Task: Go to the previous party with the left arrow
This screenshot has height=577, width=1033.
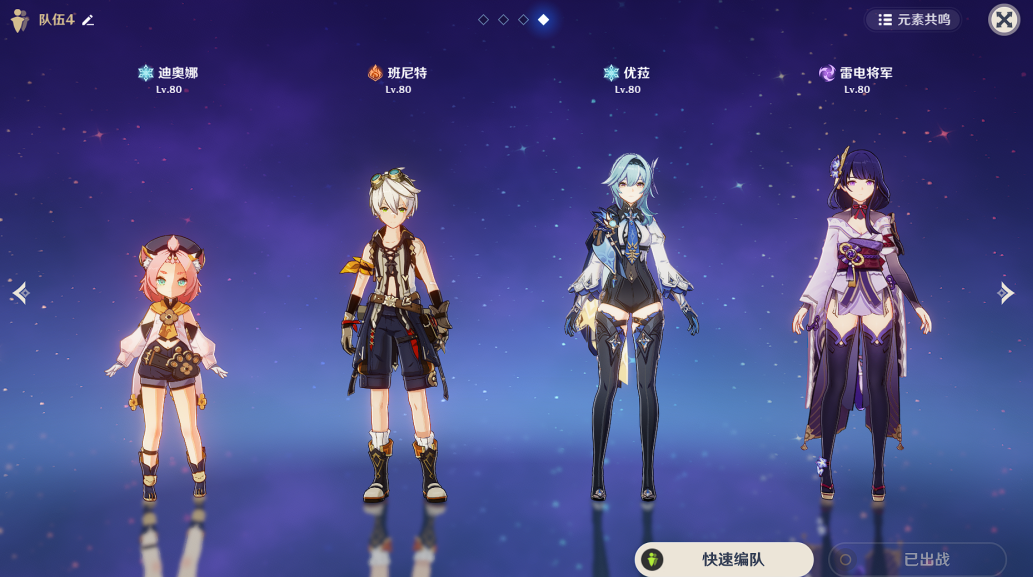Action: (x=21, y=292)
